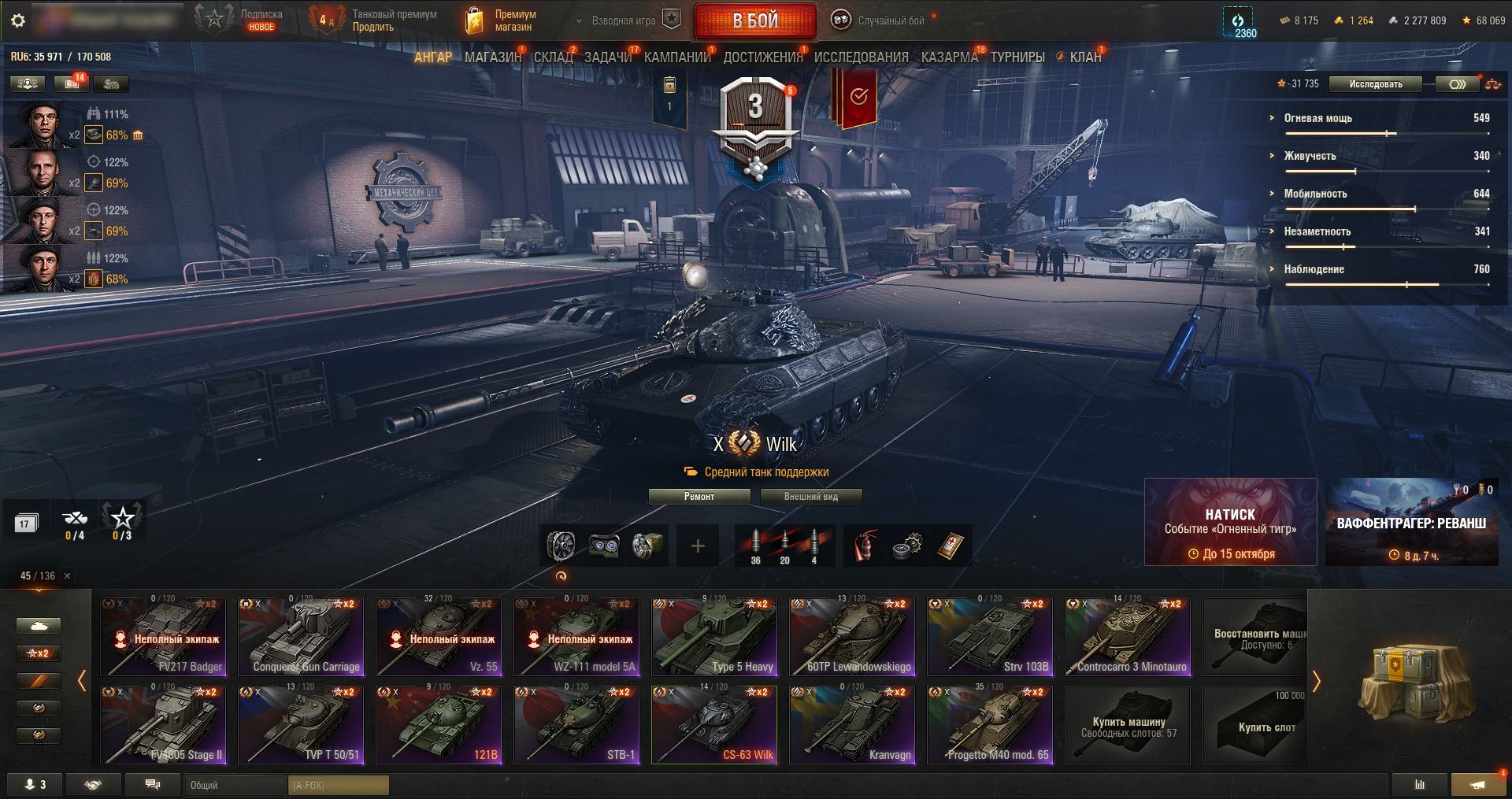Open Внешний вид customization
Image resolution: width=1512 pixels, height=799 pixels.
tap(810, 497)
